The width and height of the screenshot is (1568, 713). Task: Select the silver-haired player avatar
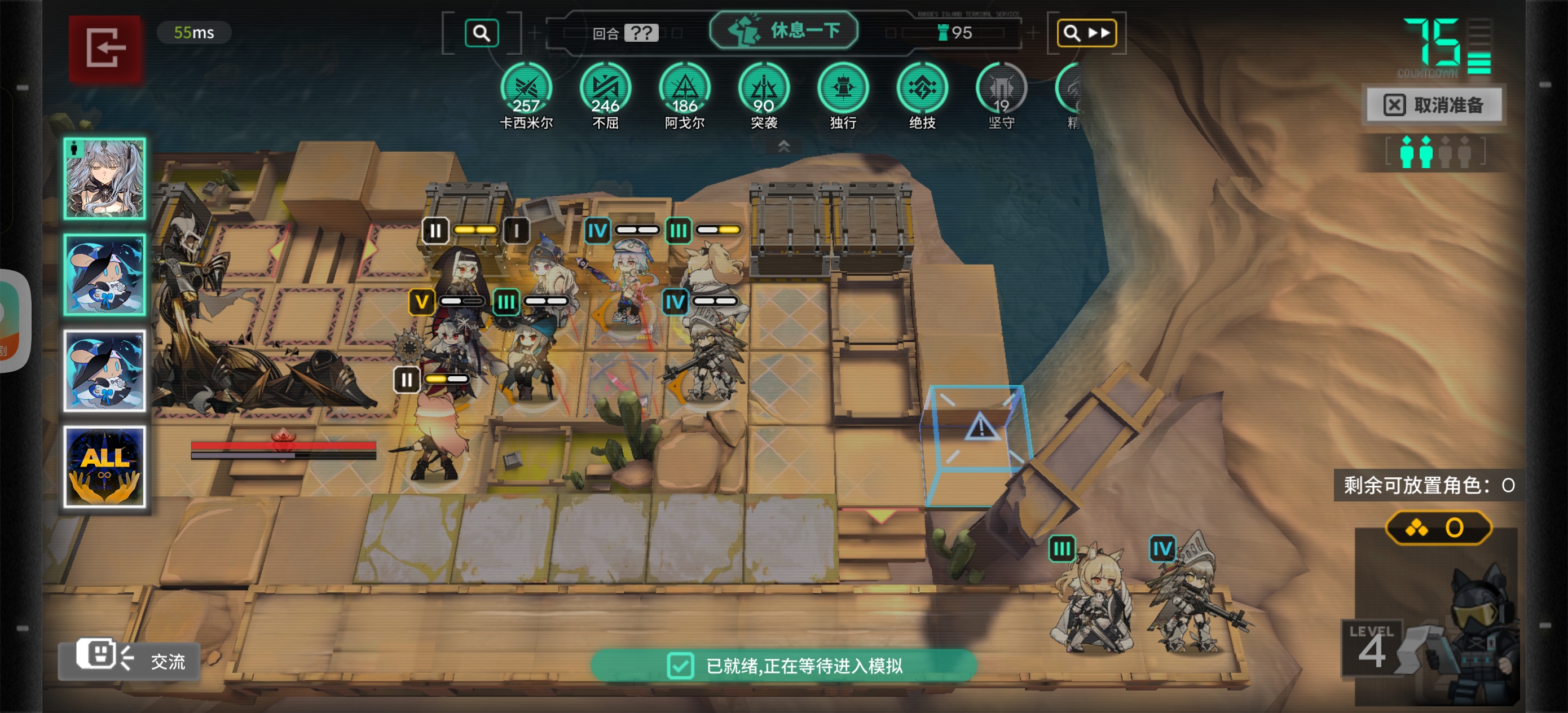pos(105,178)
